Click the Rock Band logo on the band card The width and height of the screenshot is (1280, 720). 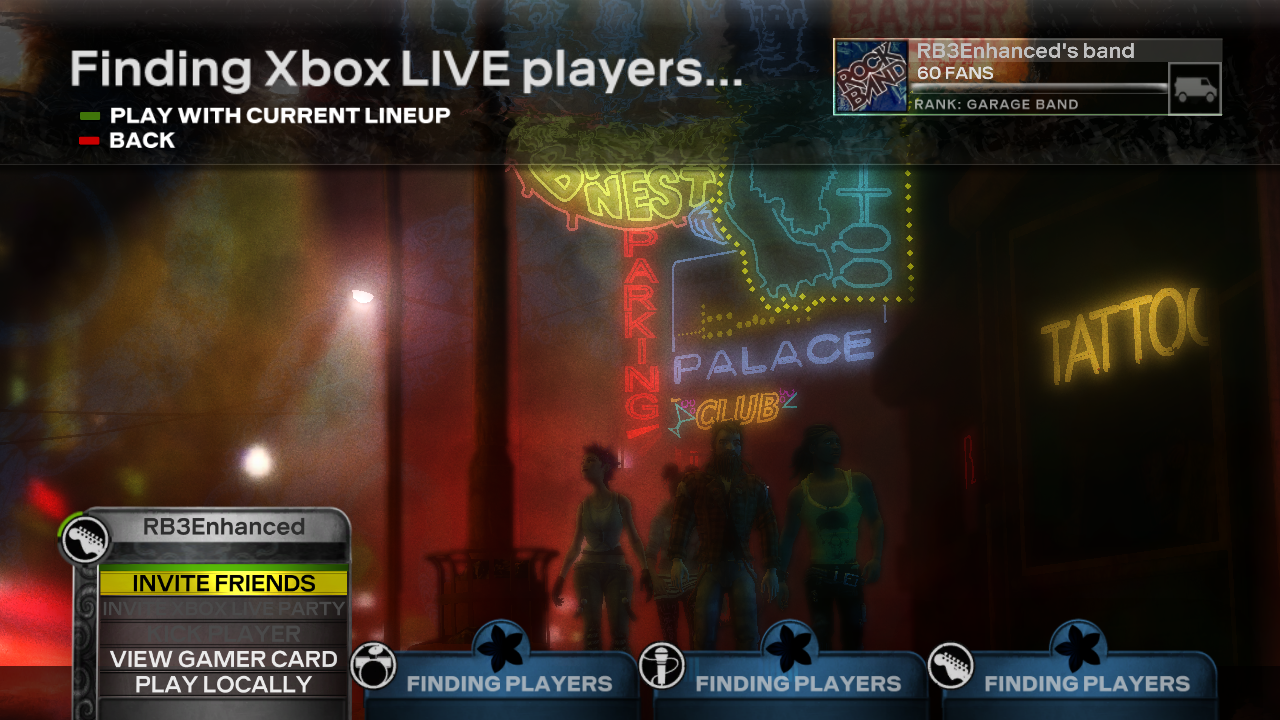pyautogui.click(x=869, y=75)
